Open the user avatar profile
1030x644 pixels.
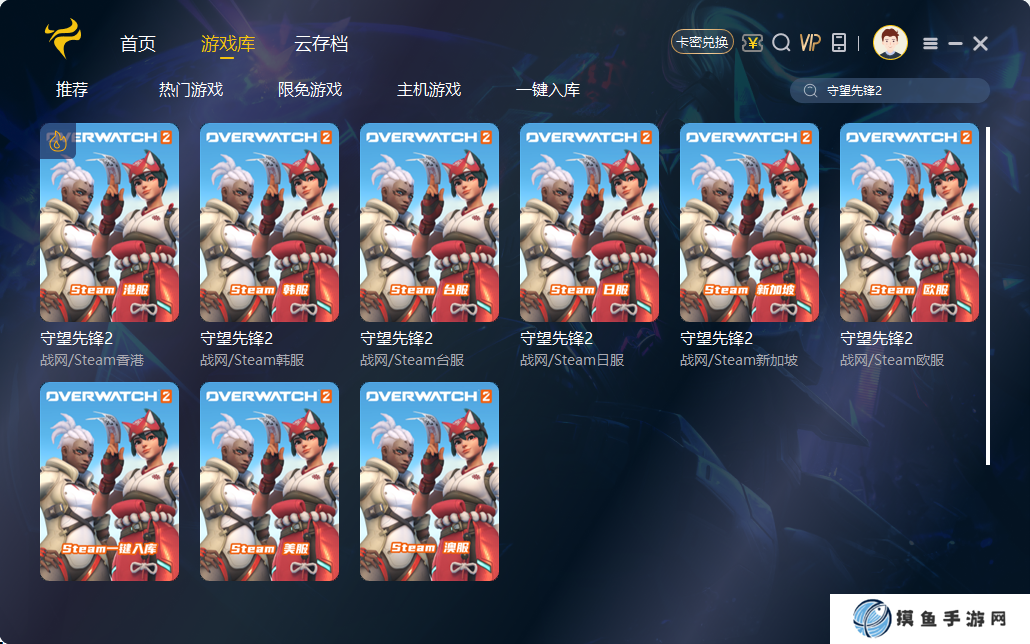click(x=890, y=43)
